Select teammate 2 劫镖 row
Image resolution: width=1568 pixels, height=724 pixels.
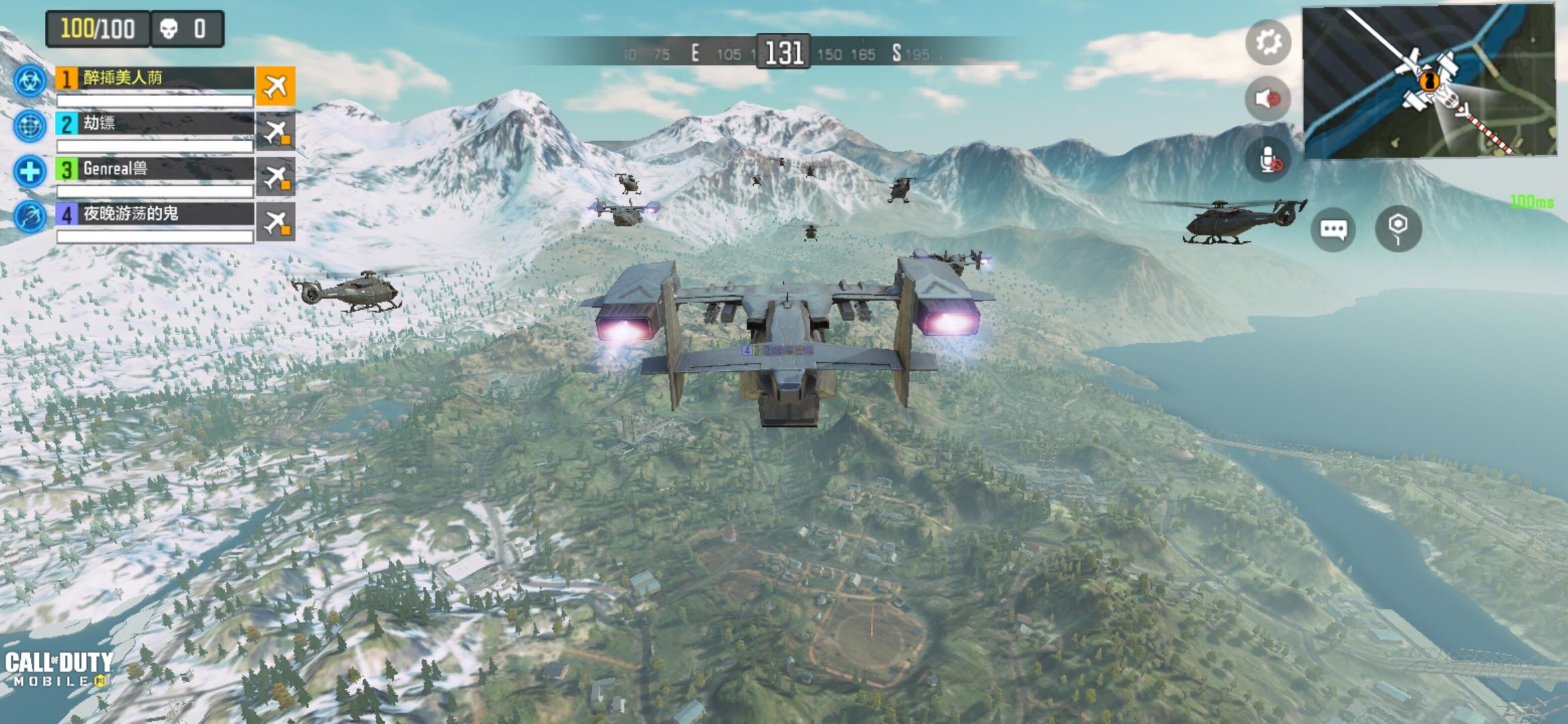(x=154, y=124)
